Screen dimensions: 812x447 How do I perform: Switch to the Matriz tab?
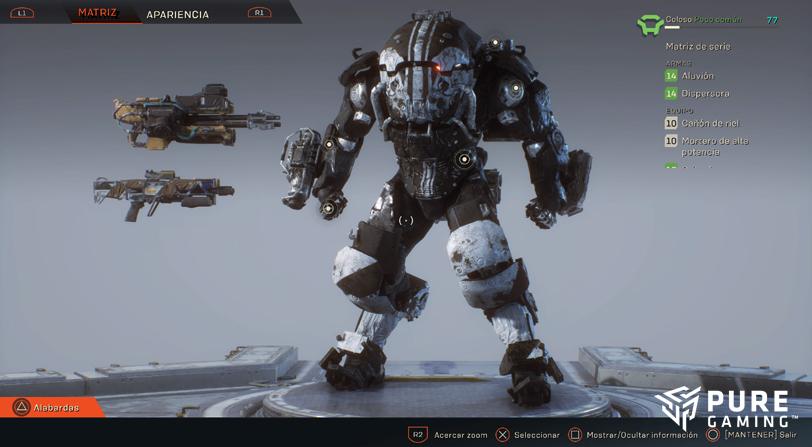tap(97, 13)
